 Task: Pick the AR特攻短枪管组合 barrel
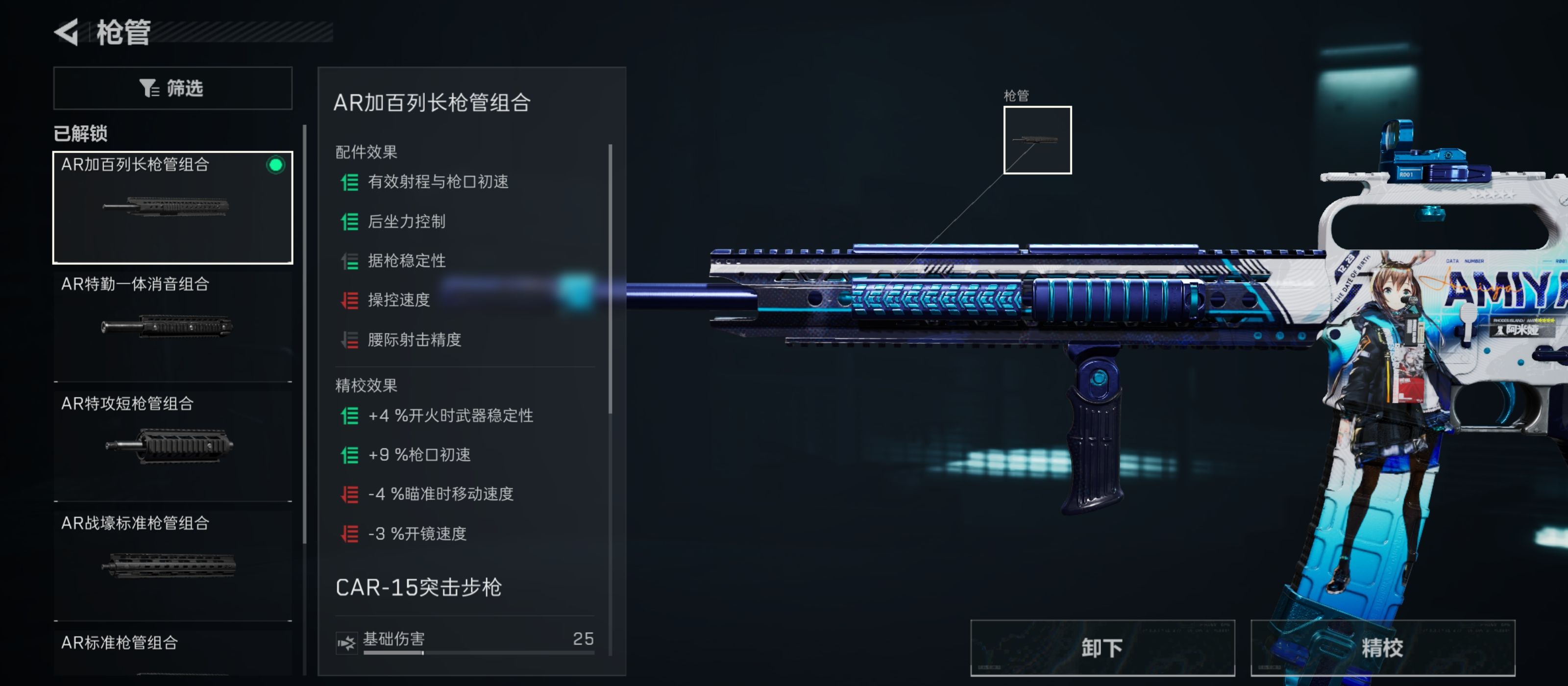173,444
